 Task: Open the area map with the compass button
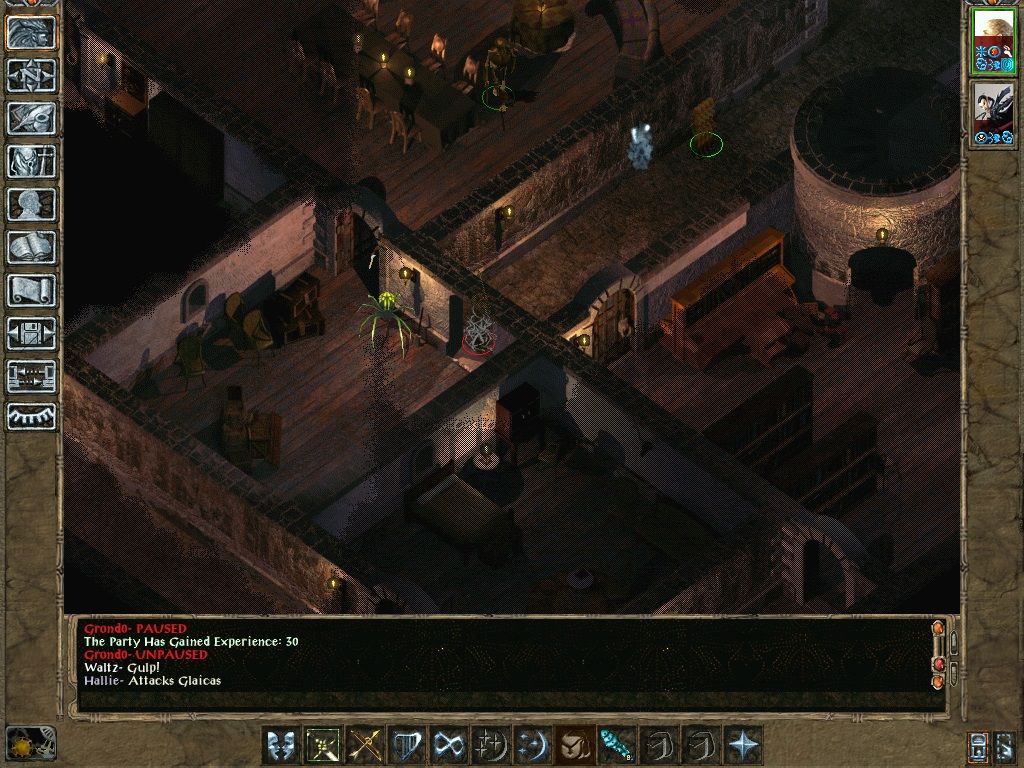31,75
